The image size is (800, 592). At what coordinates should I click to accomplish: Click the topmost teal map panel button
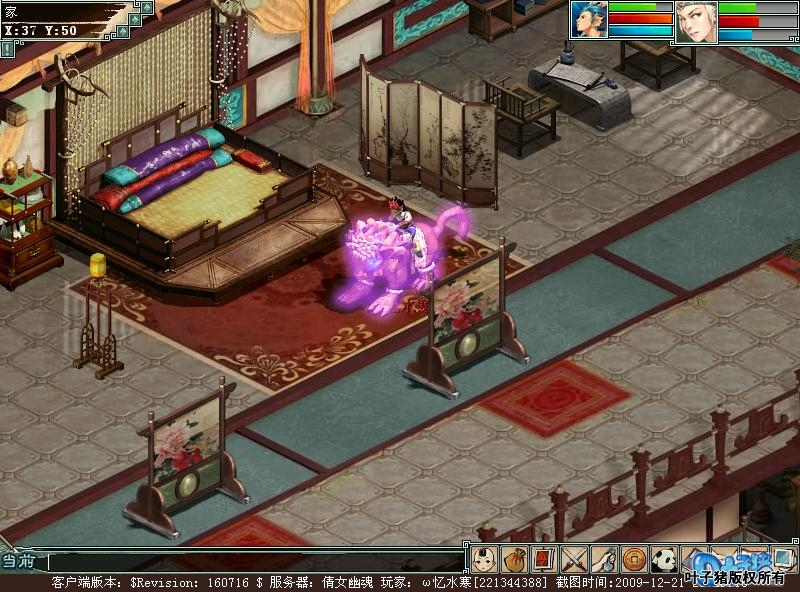pos(147,7)
